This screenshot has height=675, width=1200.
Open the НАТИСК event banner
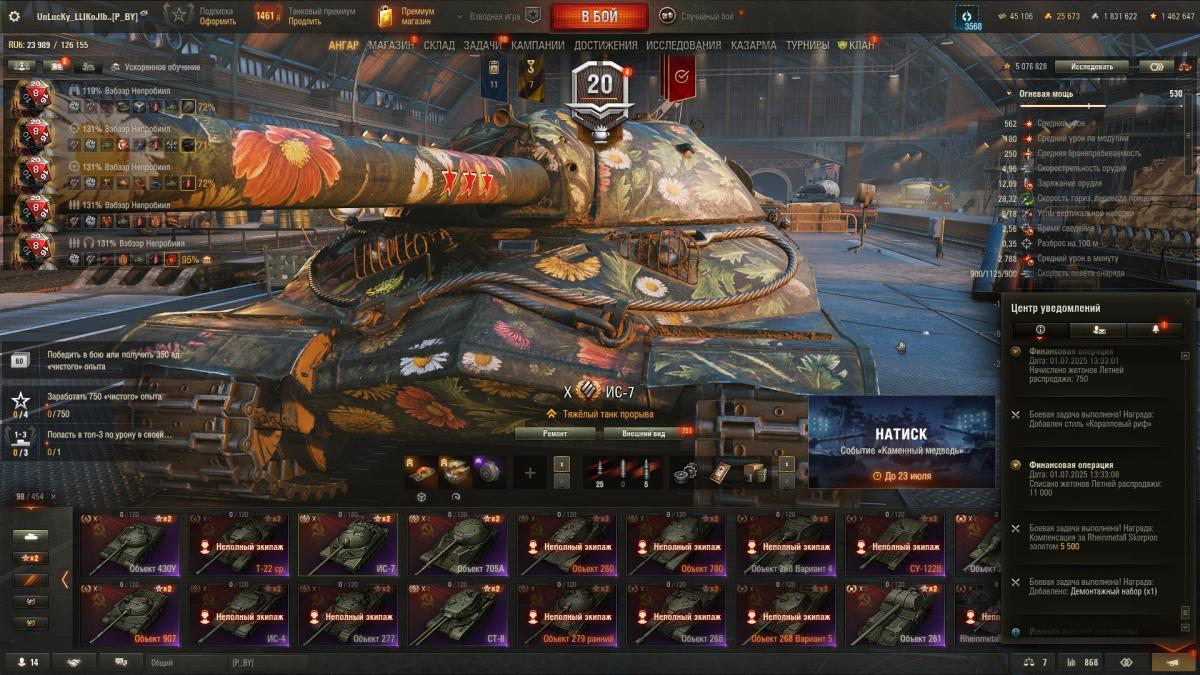pyautogui.click(x=901, y=442)
